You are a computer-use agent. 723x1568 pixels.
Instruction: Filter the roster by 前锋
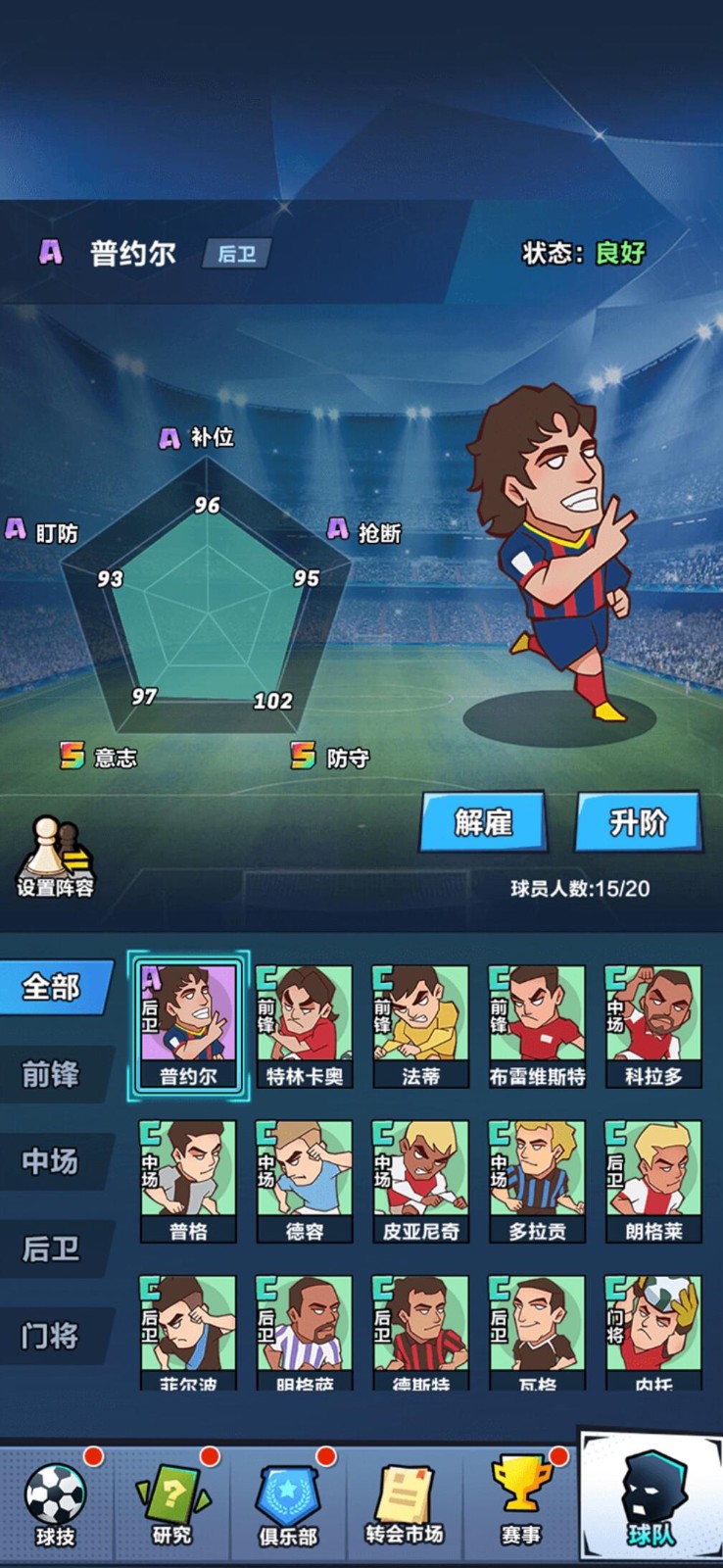pos(53,1074)
